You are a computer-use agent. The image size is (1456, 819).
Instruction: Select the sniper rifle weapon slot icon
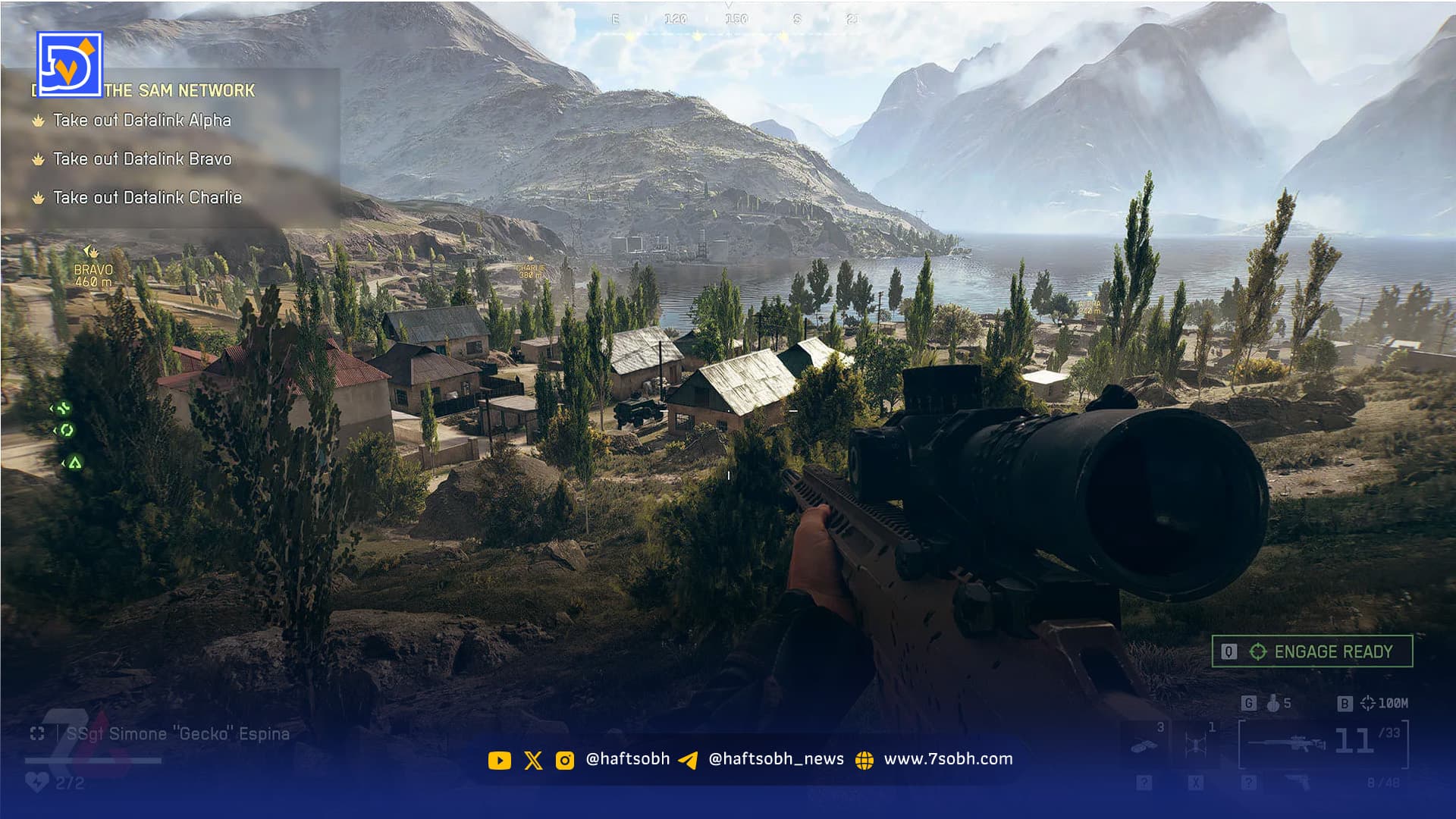point(1288,744)
